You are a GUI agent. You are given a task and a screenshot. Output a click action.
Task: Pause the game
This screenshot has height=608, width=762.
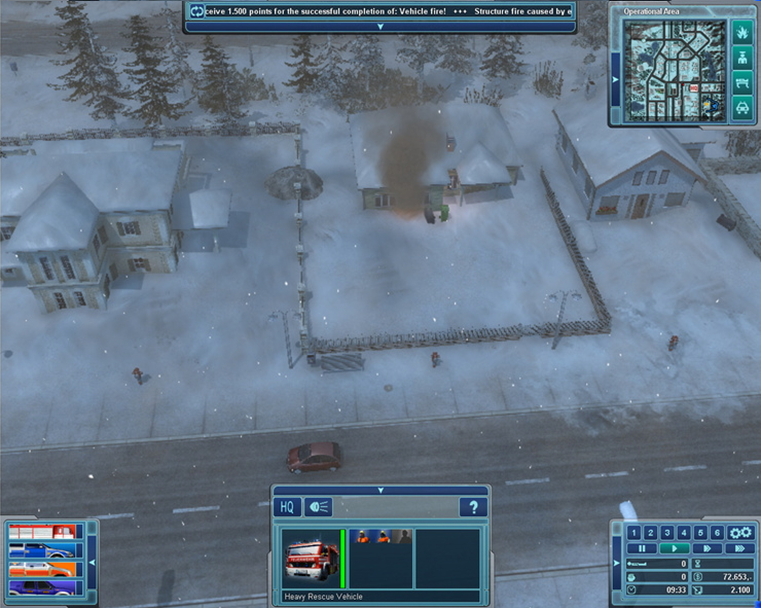pyautogui.click(x=642, y=548)
